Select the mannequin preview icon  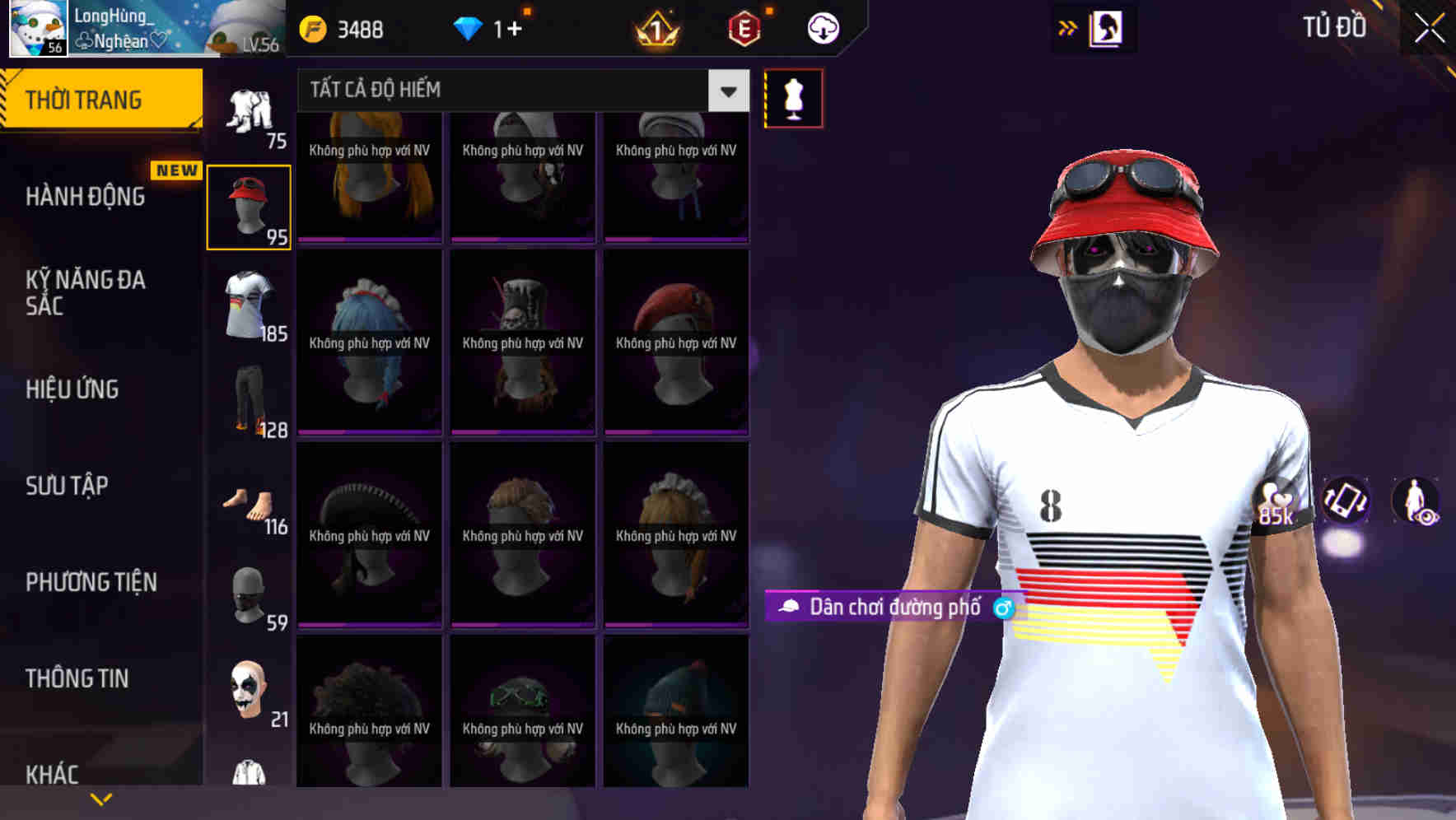point(793,98)
